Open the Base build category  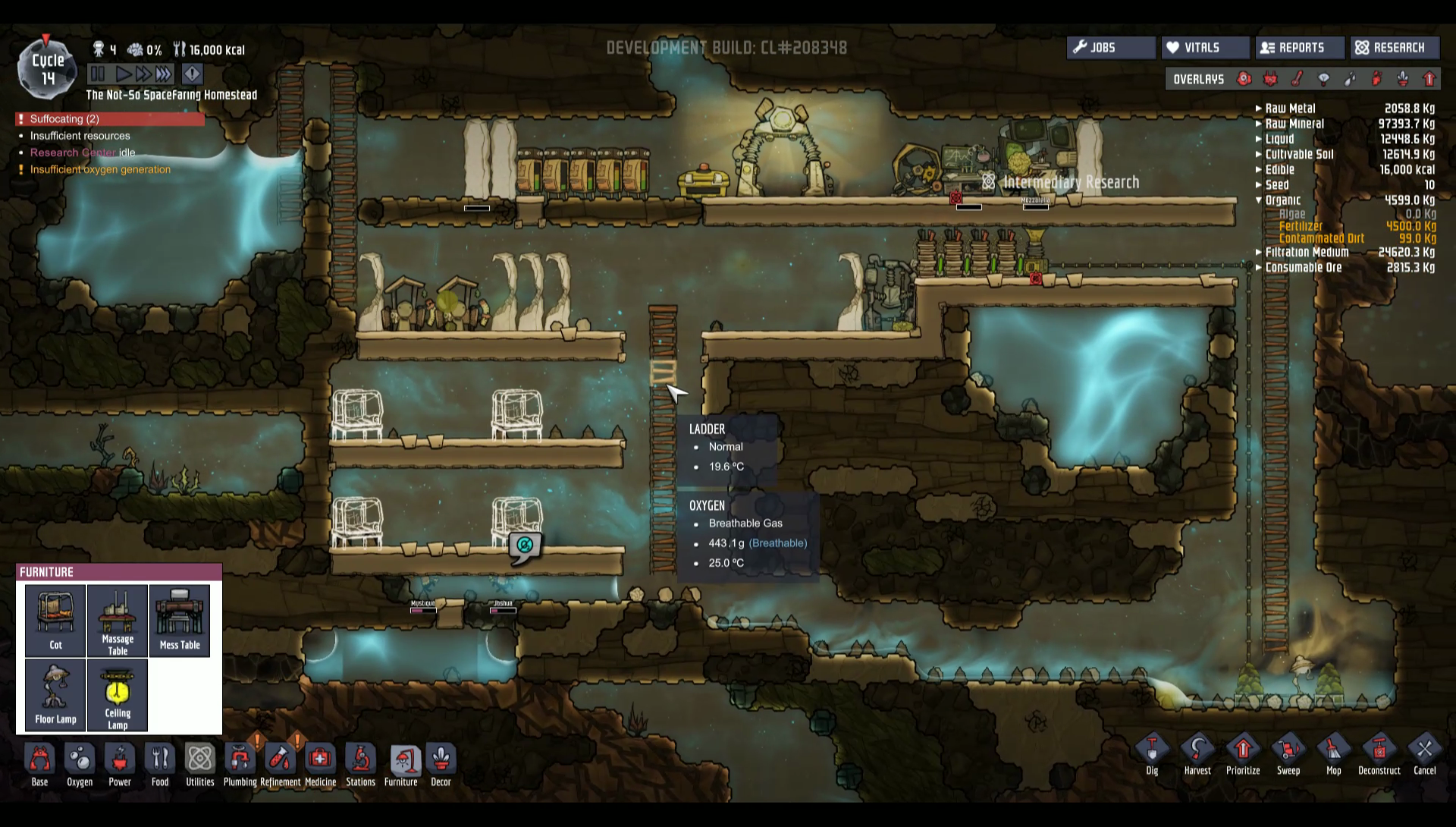coord(39,764)
